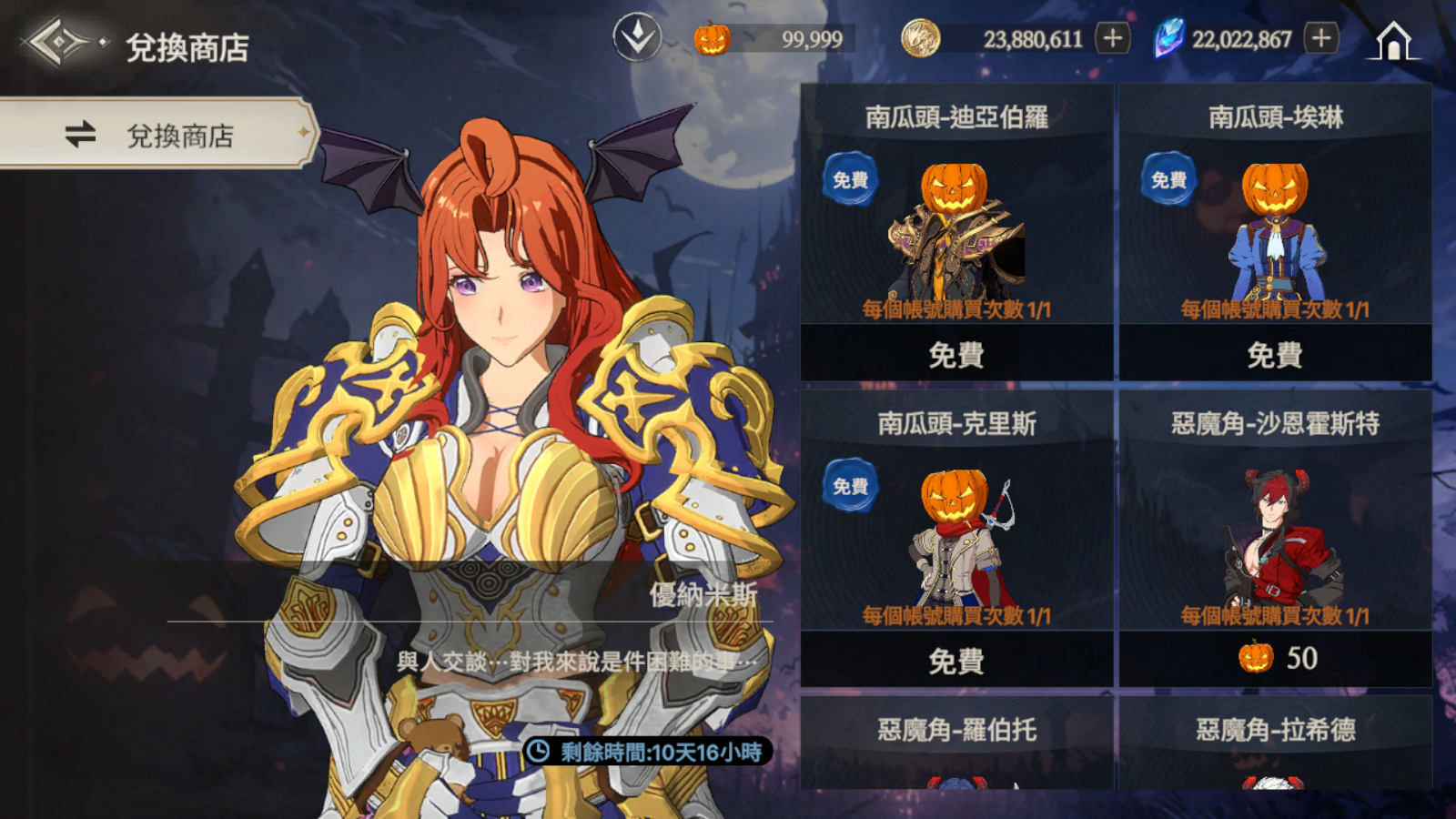Claim free 南瓜頭-迪亞伯羅 costume button

point(956,354)
